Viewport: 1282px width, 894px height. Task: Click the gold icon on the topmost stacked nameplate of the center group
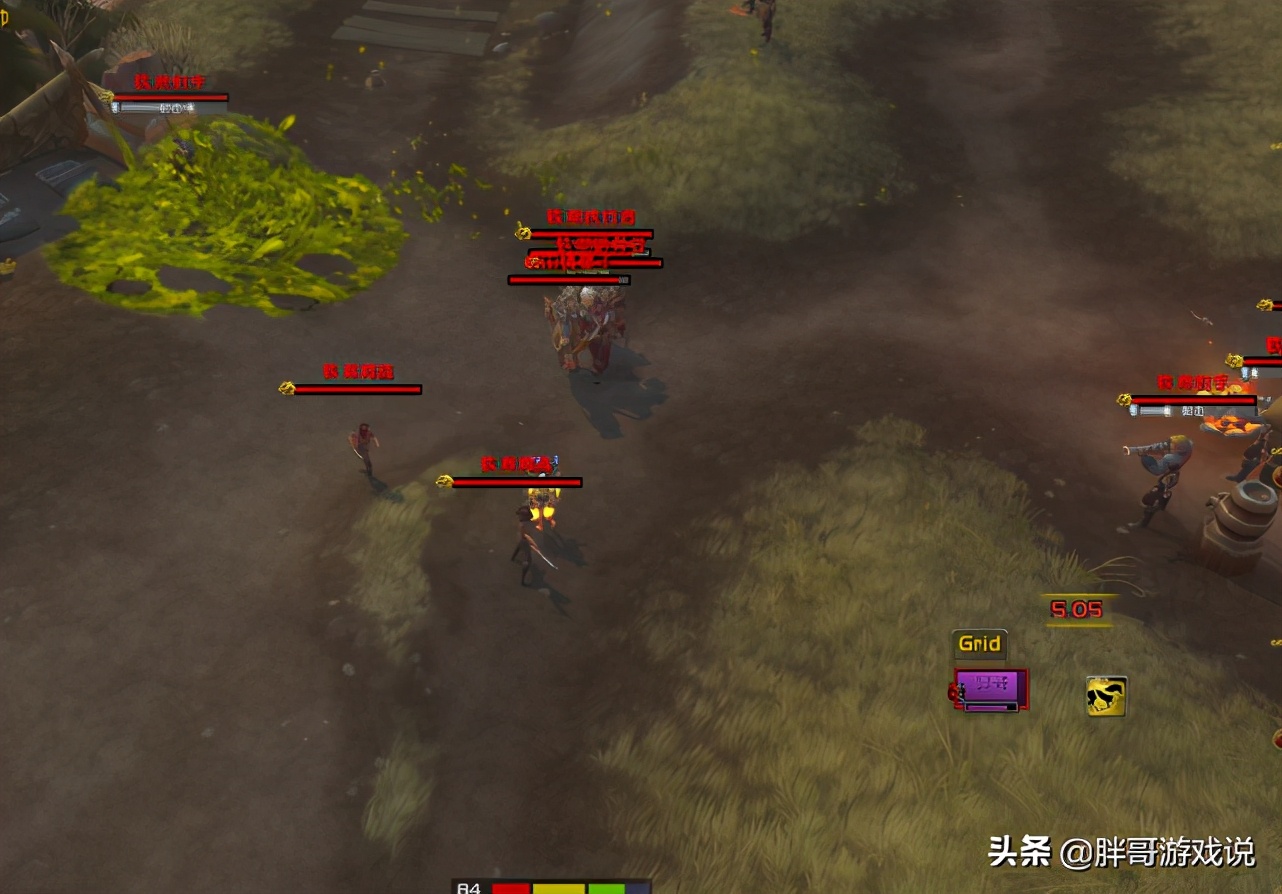523,233
